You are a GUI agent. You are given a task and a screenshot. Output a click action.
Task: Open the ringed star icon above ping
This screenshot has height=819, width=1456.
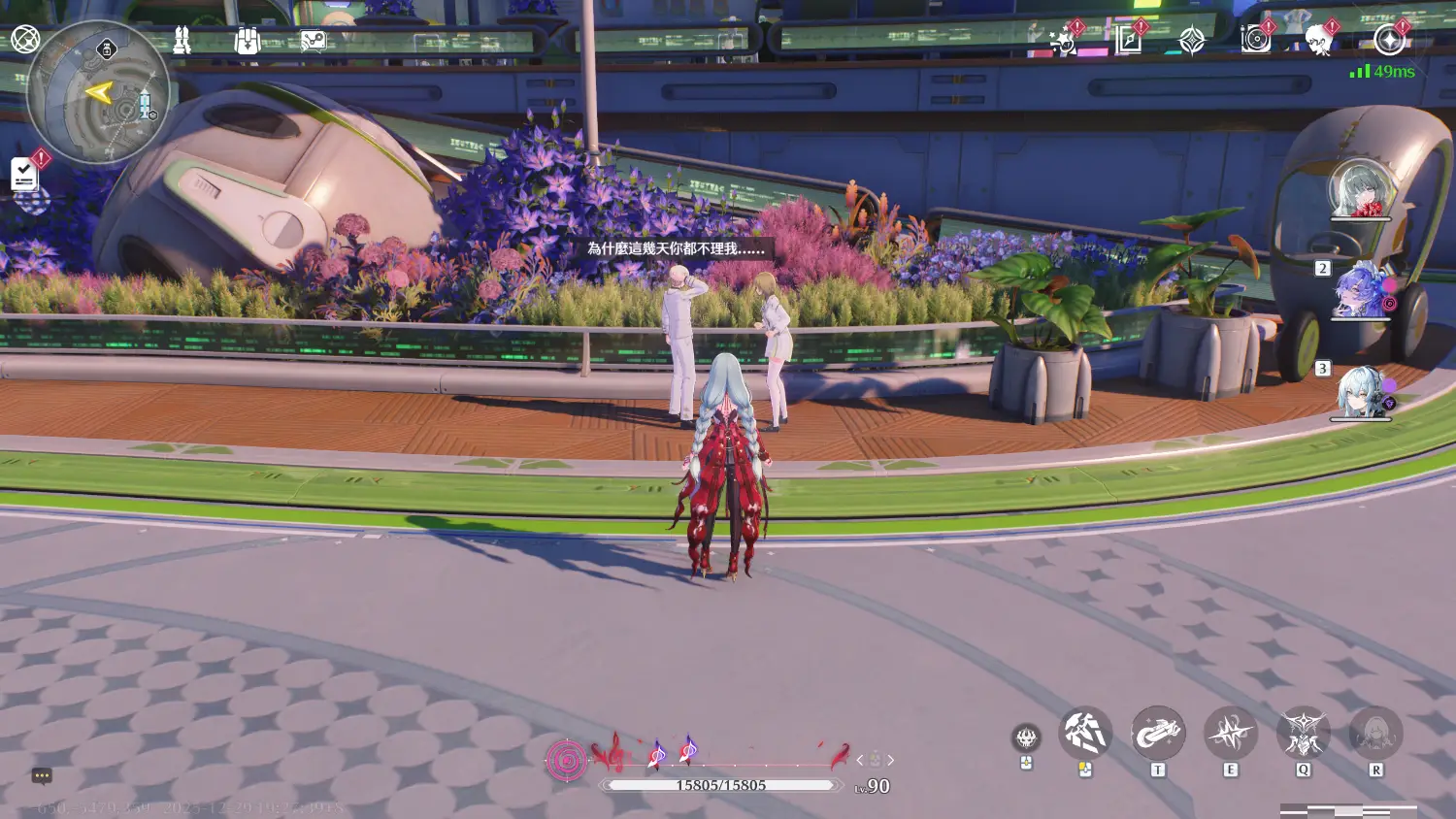coord(1389,40)
